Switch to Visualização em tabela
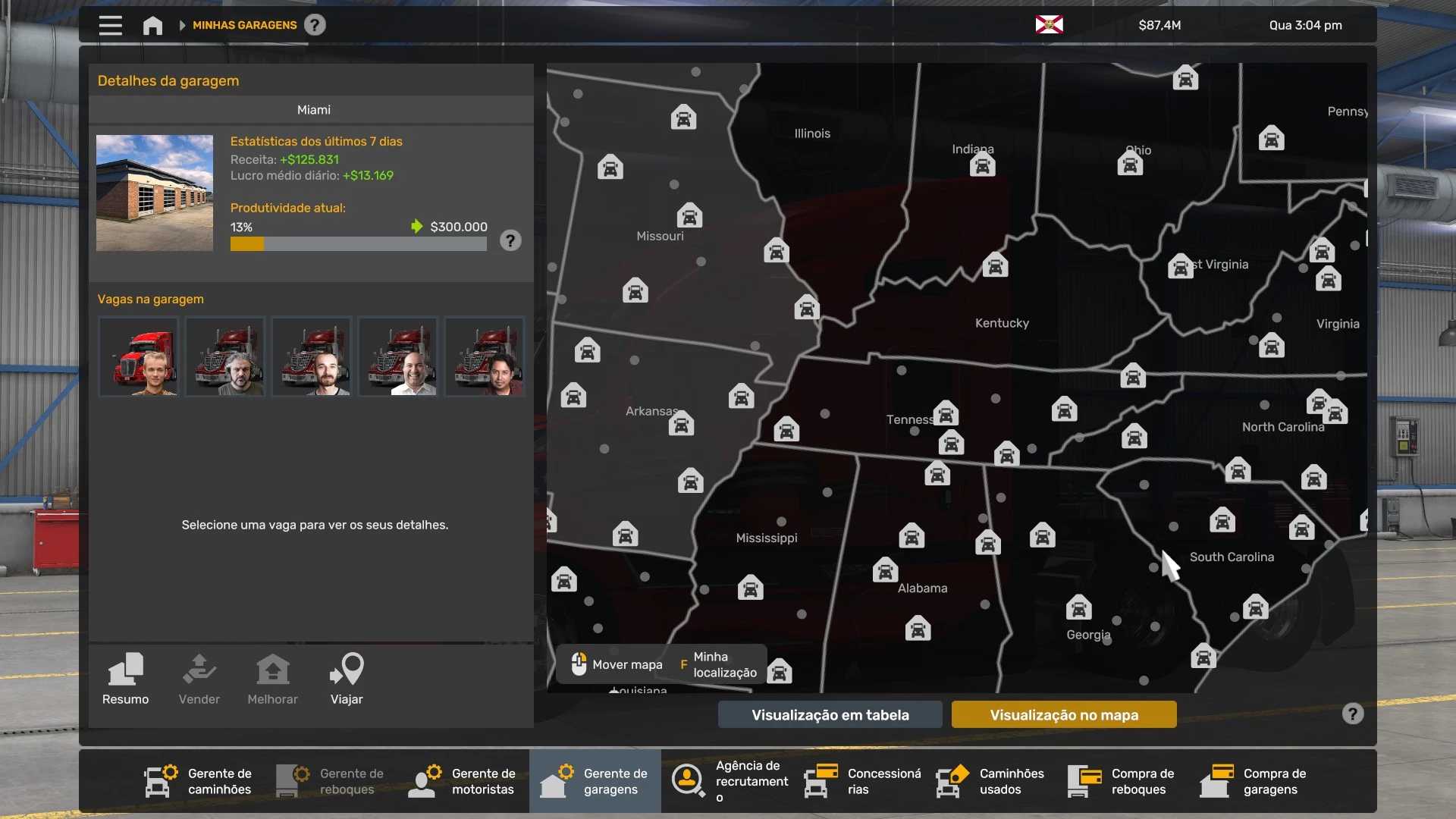The width and height of the screenshot is (1456, 819). point(830,714)
